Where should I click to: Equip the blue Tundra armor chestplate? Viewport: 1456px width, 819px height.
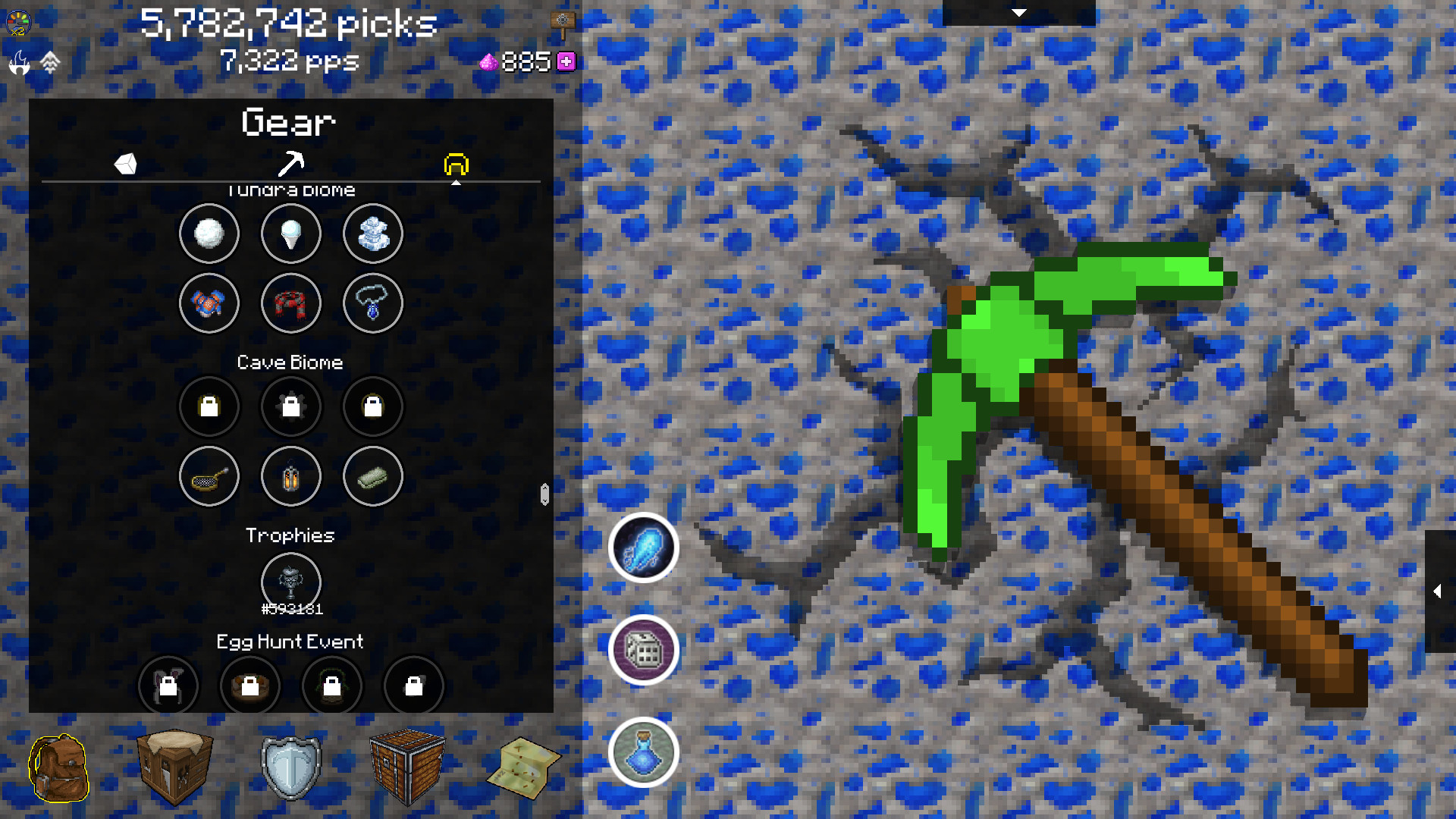(x=209, y=303)
